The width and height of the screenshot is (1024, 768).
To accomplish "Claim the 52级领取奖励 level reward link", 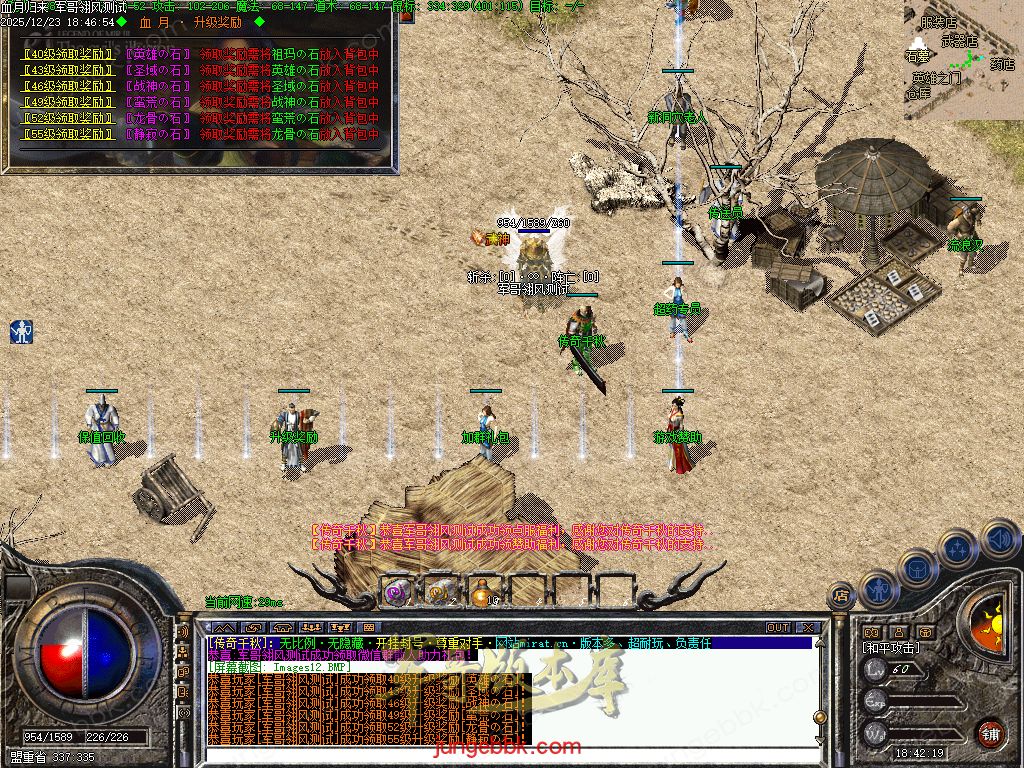I will coord(67,118).
